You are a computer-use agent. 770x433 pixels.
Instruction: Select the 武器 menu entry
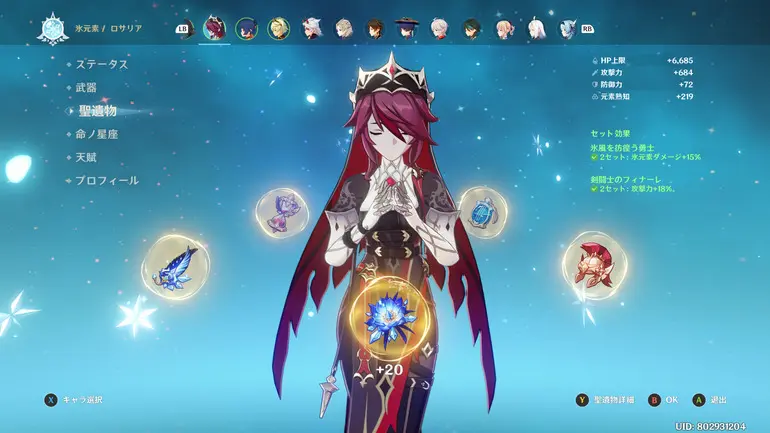pyautogui.click(x=87, y=87)
